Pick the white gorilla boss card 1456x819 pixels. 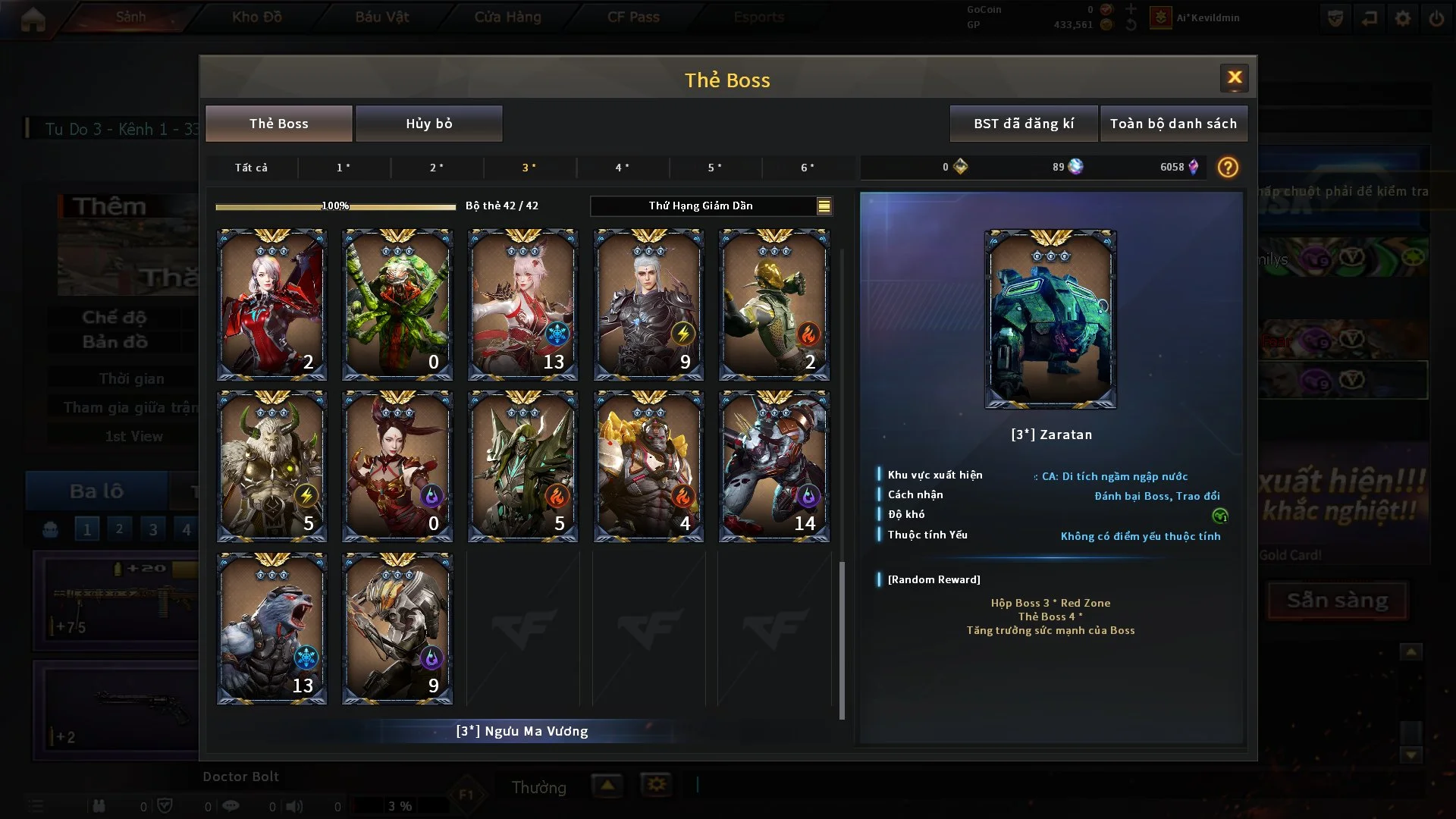(271, 628)
